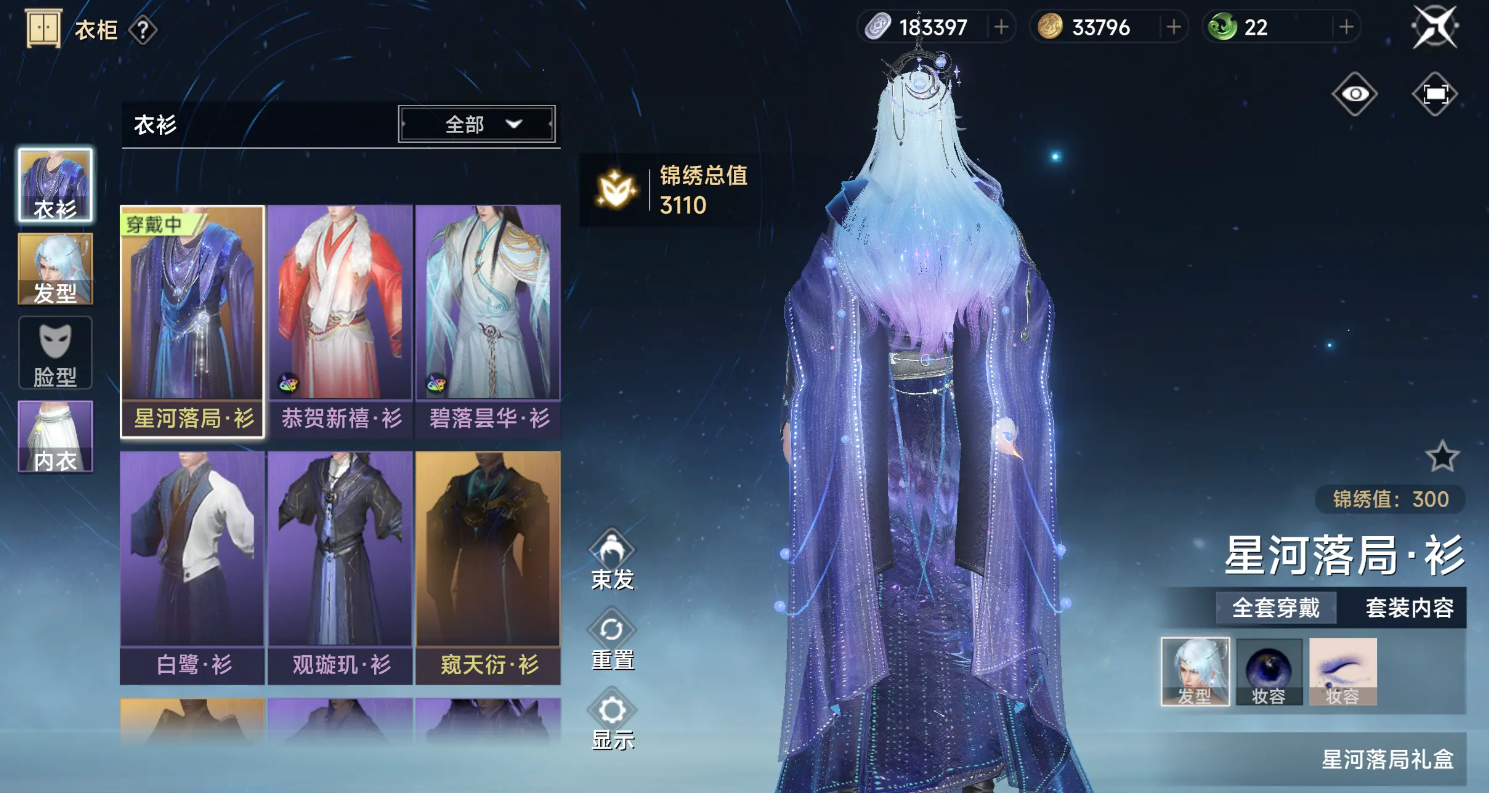Screen dimensions: 1489x793
Task: Choose the 窥天衍·衫 outfit
Action: [x=488, y=565]
